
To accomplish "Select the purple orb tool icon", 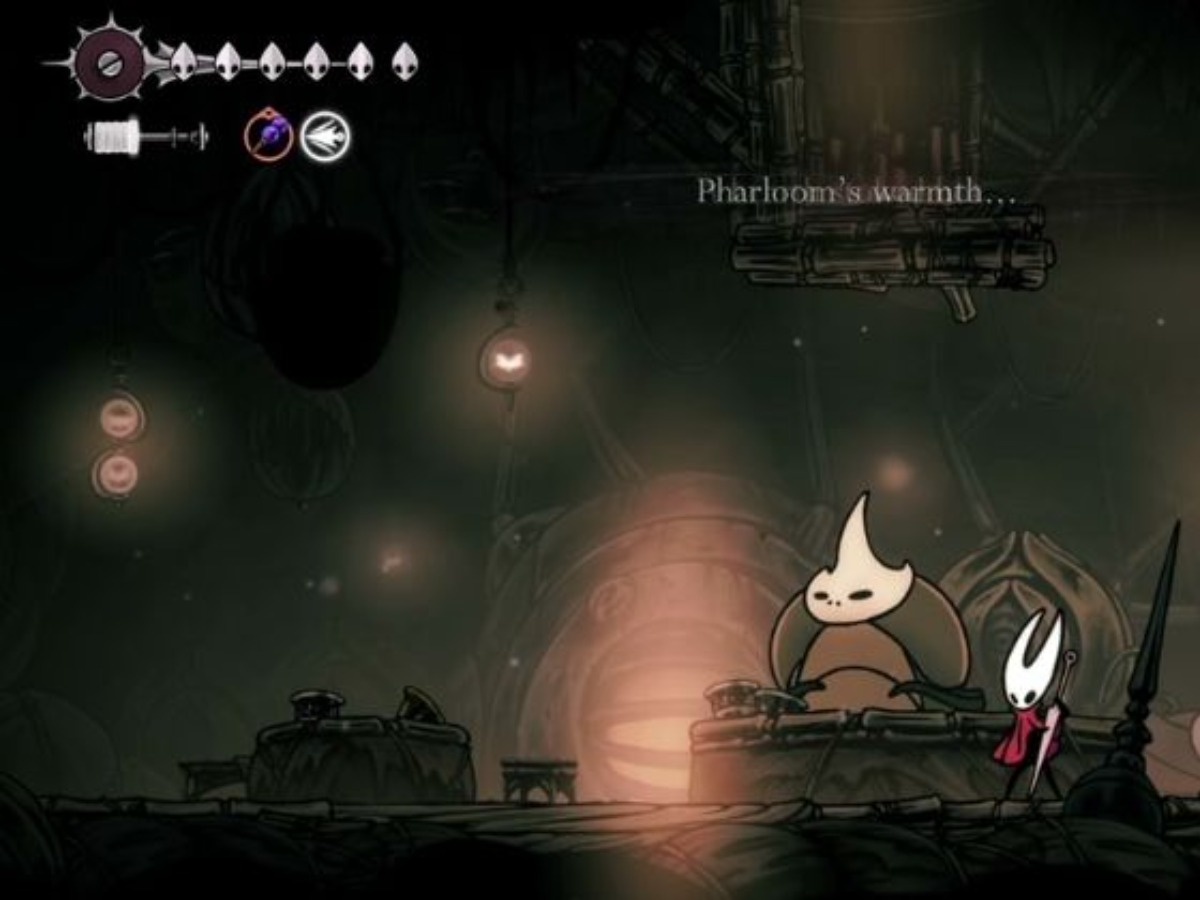I will [x=269, y=136].
